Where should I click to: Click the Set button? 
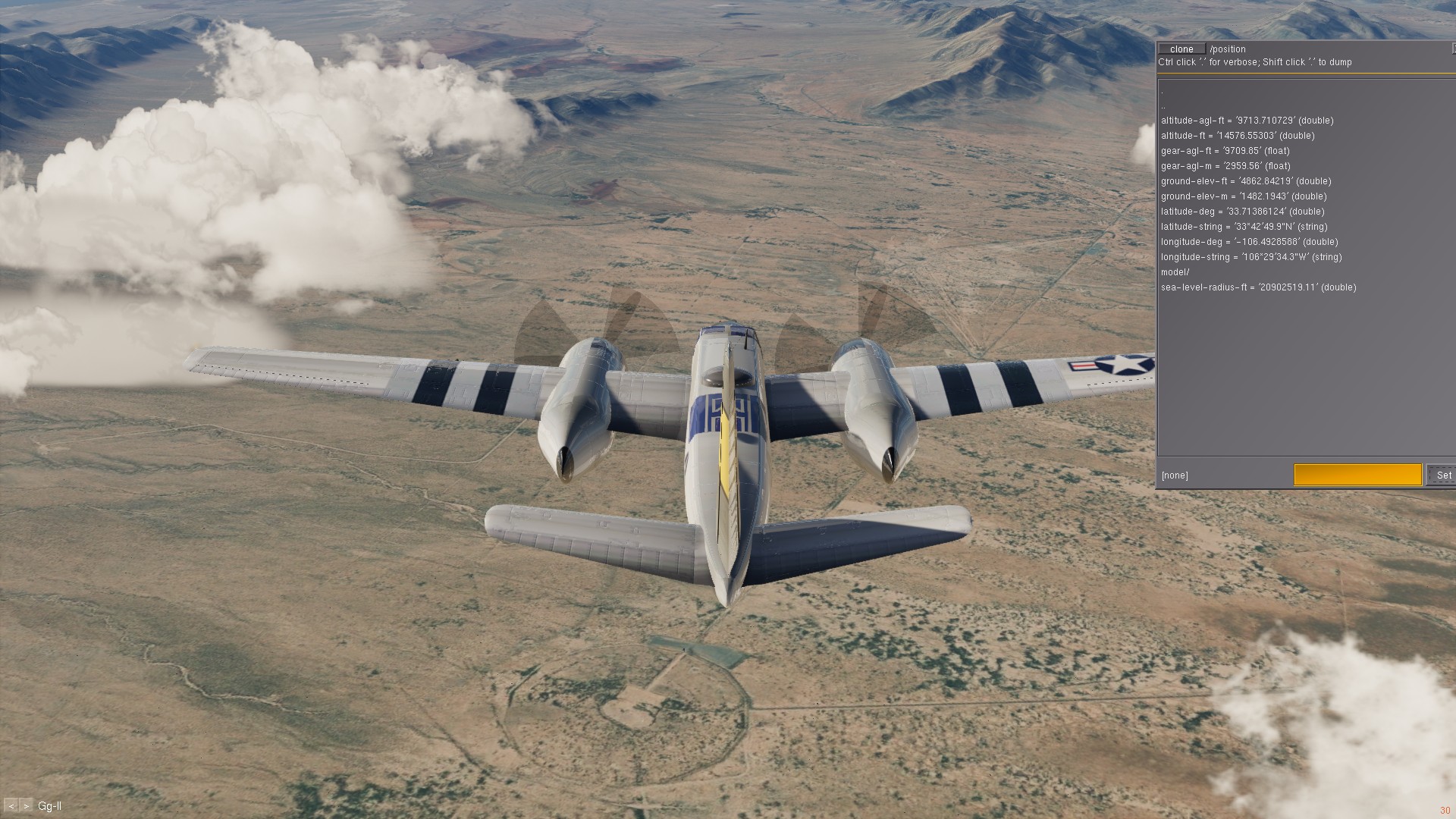pyautogui.click(x=1443, y=475)
